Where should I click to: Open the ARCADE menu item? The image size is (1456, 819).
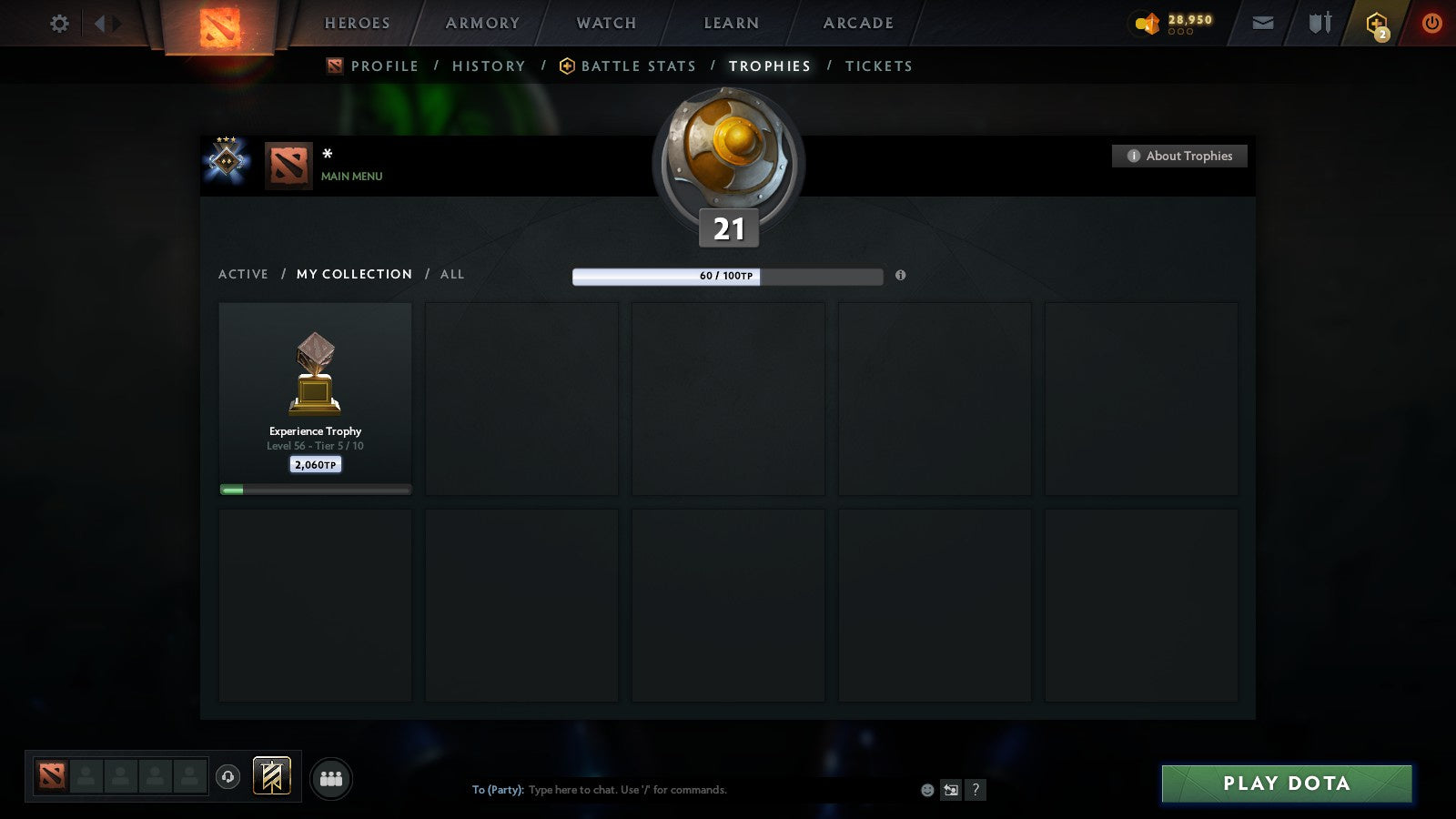click(x=856, y=23)
